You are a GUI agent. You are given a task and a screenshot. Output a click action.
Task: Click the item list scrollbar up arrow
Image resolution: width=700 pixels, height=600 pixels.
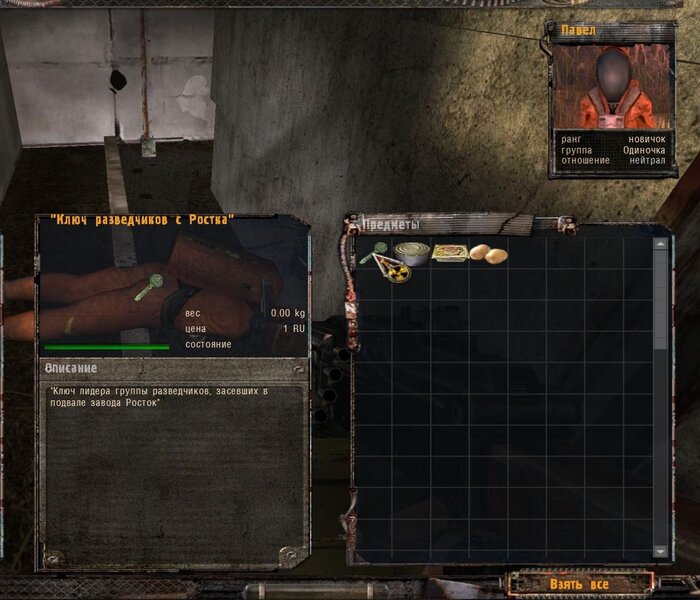660,244
